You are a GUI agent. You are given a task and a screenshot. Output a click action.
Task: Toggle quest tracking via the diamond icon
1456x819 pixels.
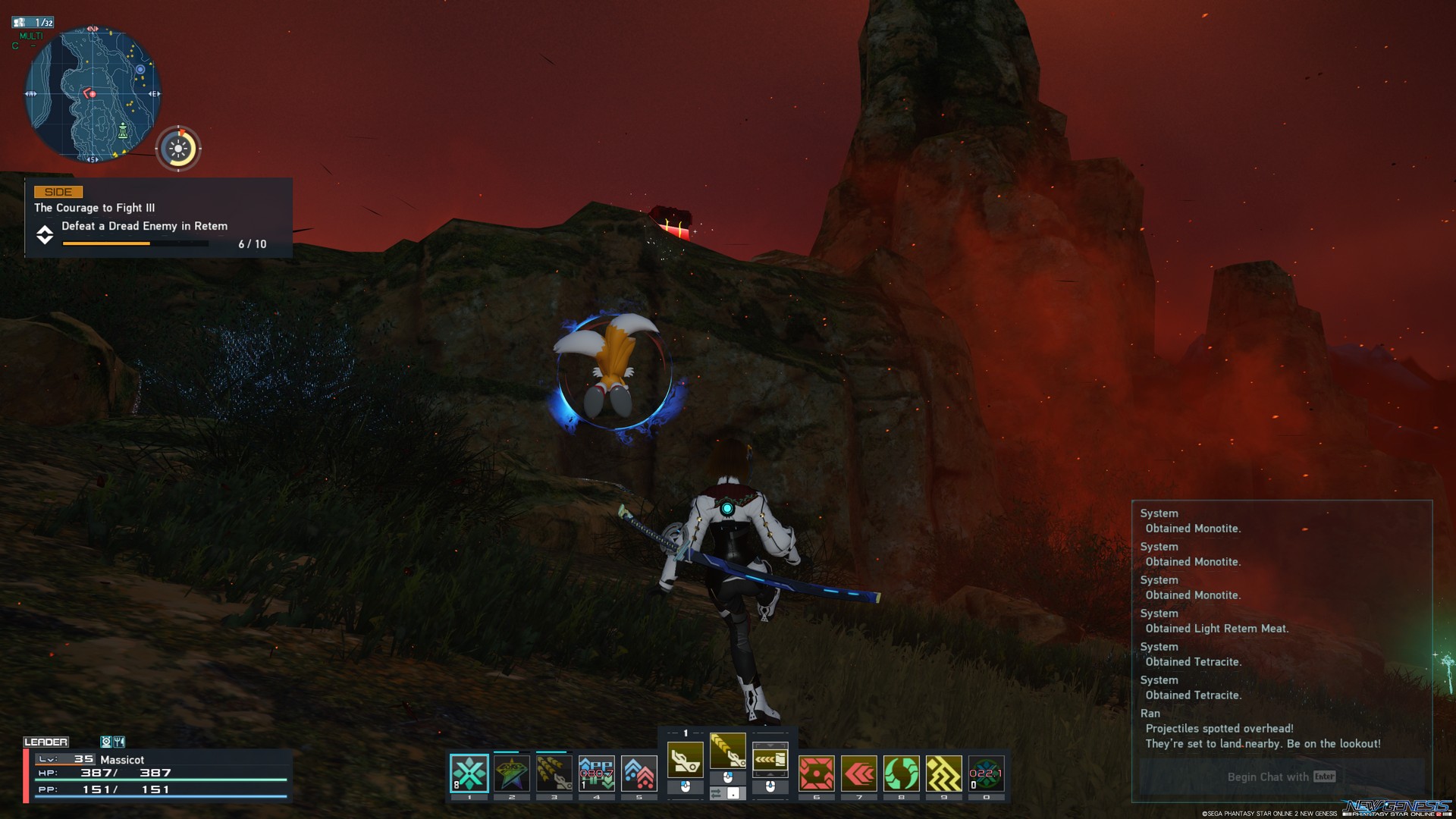[x=45, y=237]
